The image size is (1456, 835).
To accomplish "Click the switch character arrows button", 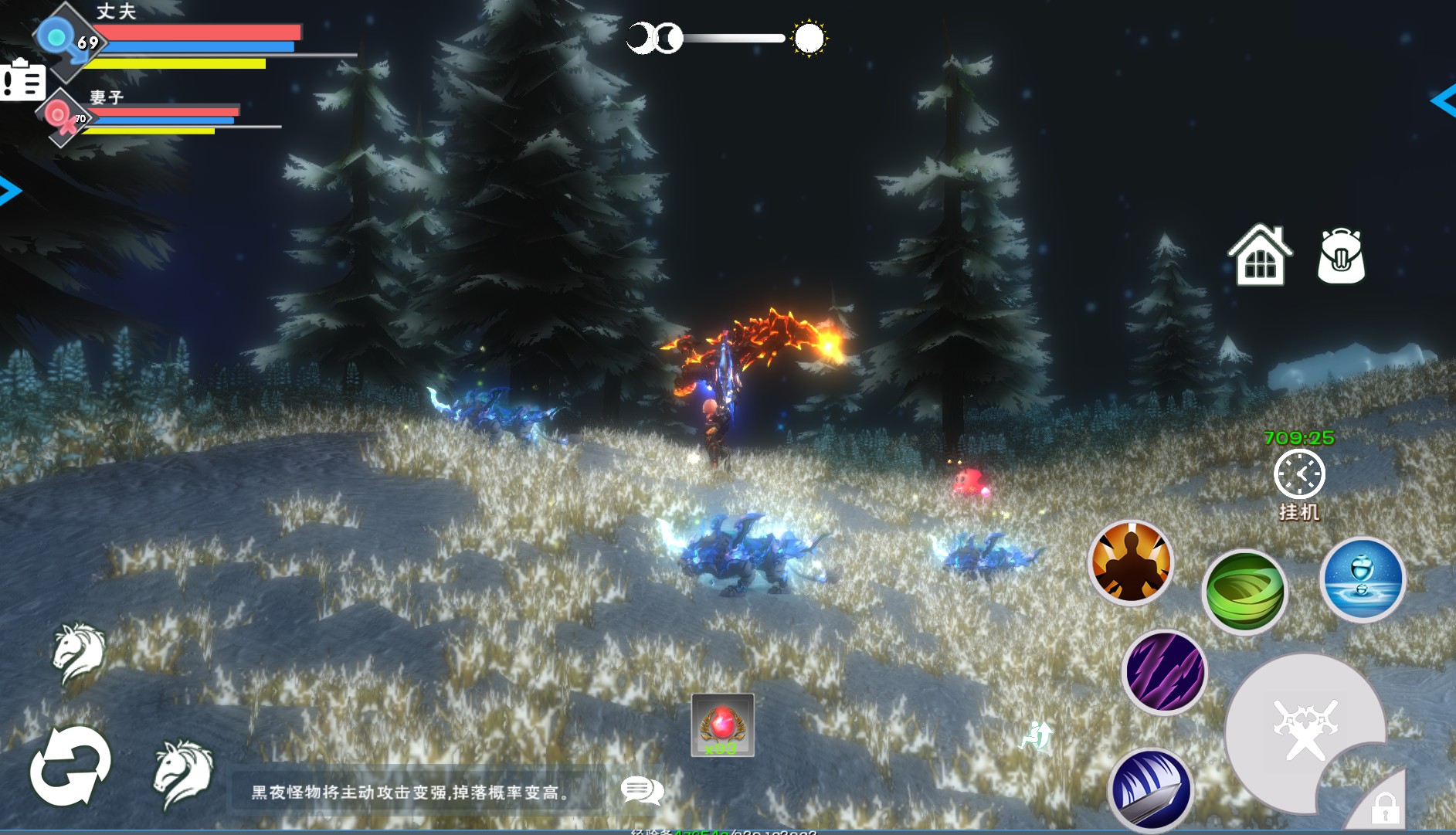I will pos(70,765).
